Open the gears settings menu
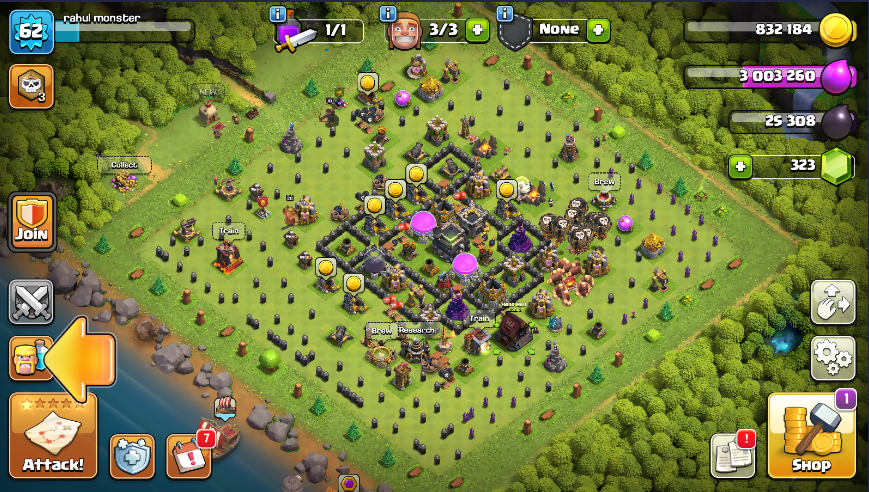This screenshot has width=869, height=492. pos(832,357)
